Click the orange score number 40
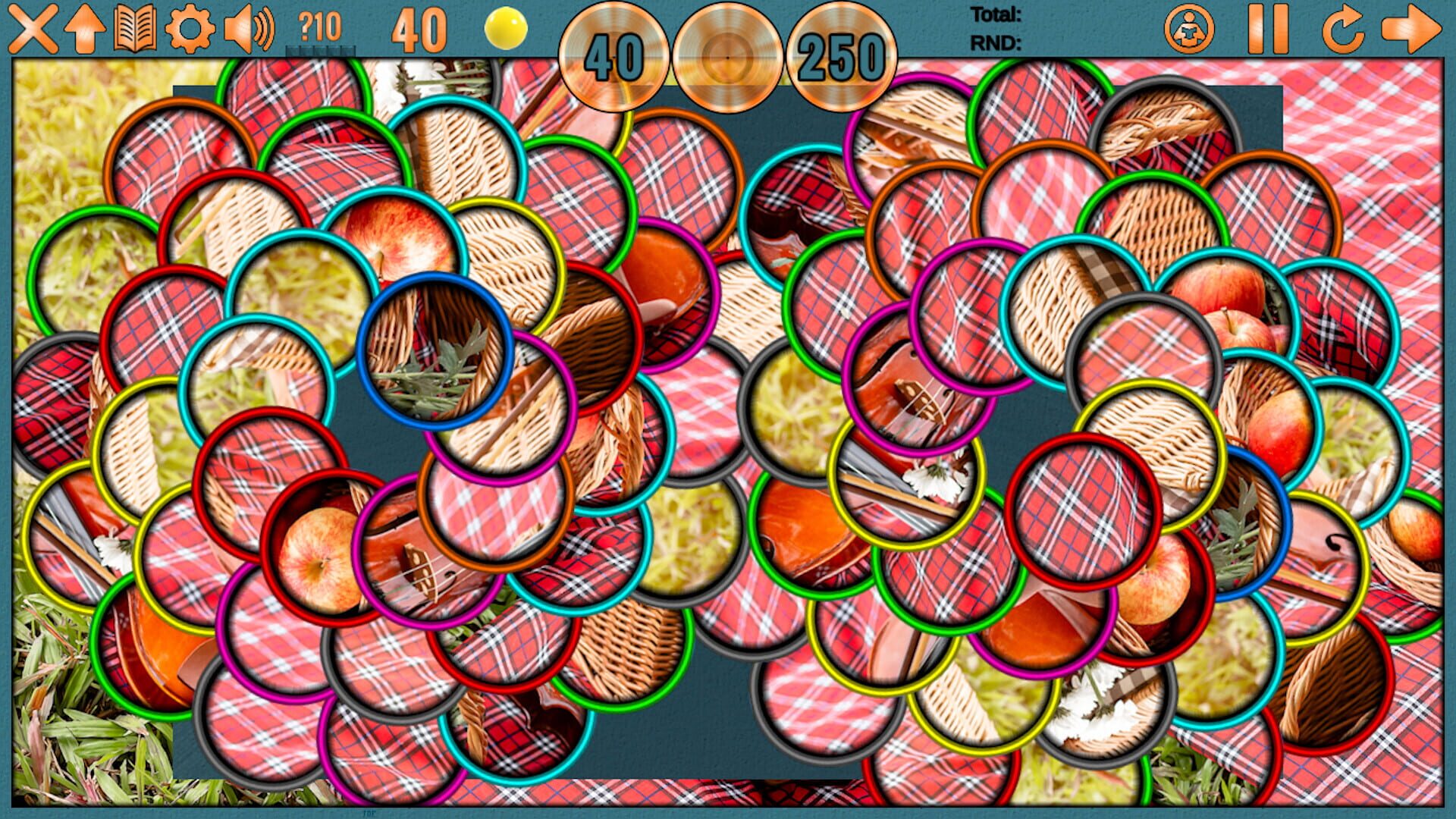The image size is (1456, 819). pos(418,29)
